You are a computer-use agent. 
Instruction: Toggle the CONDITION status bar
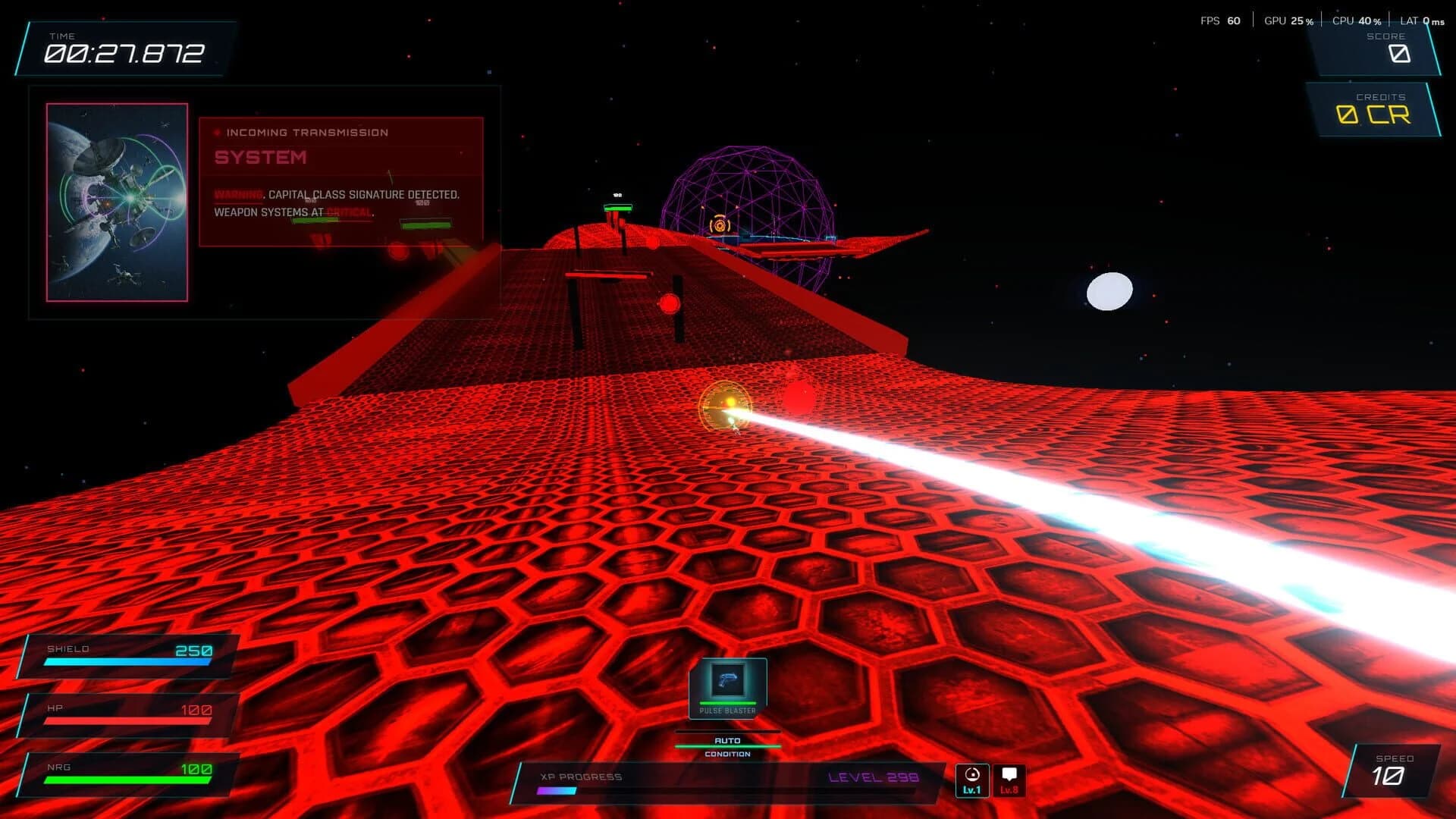pyautogui.click(x=726, y=754)
